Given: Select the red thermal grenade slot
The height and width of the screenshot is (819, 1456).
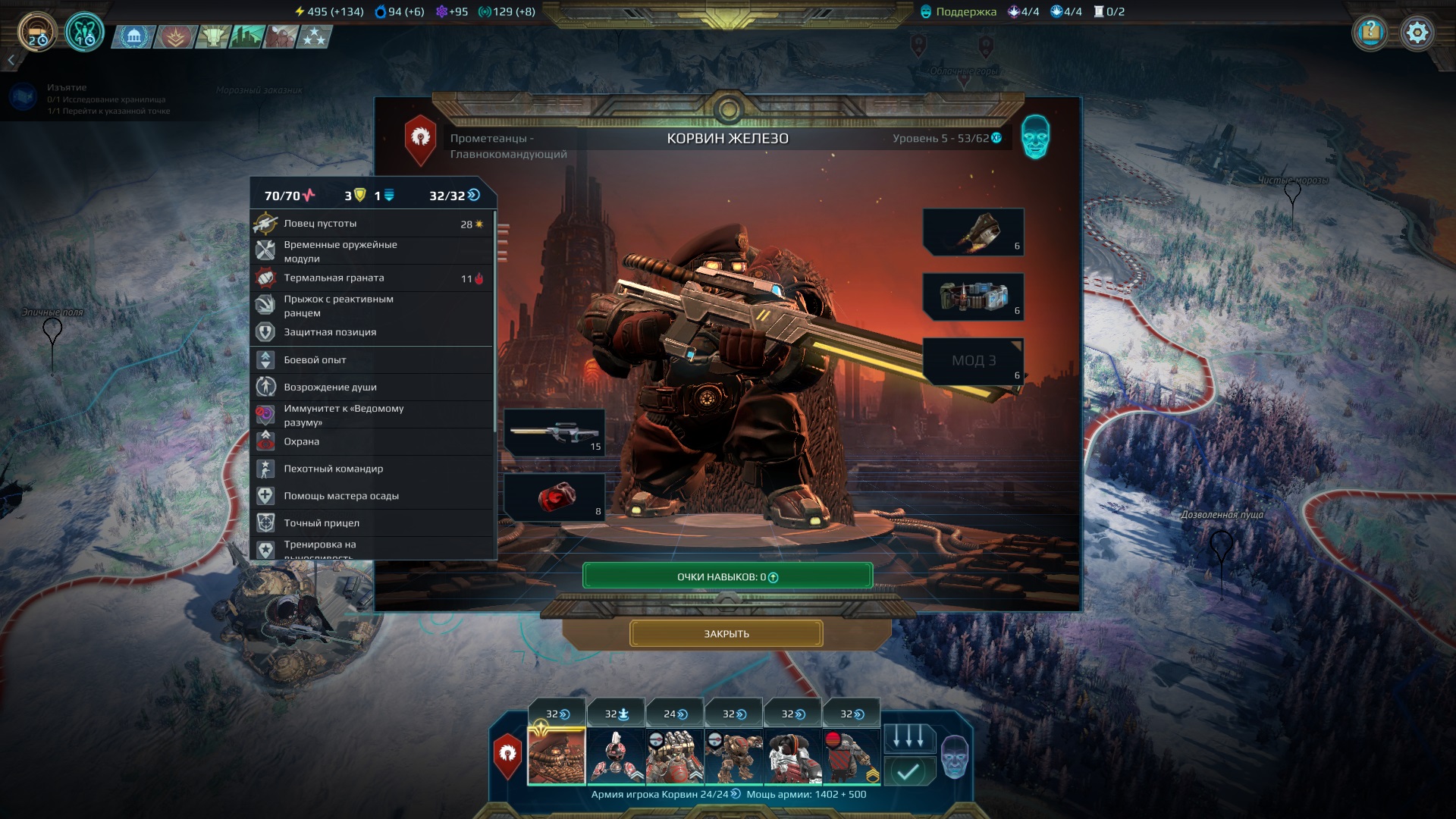Looking at the screenshot, I should pyautogui.click(x=554, y=497).
